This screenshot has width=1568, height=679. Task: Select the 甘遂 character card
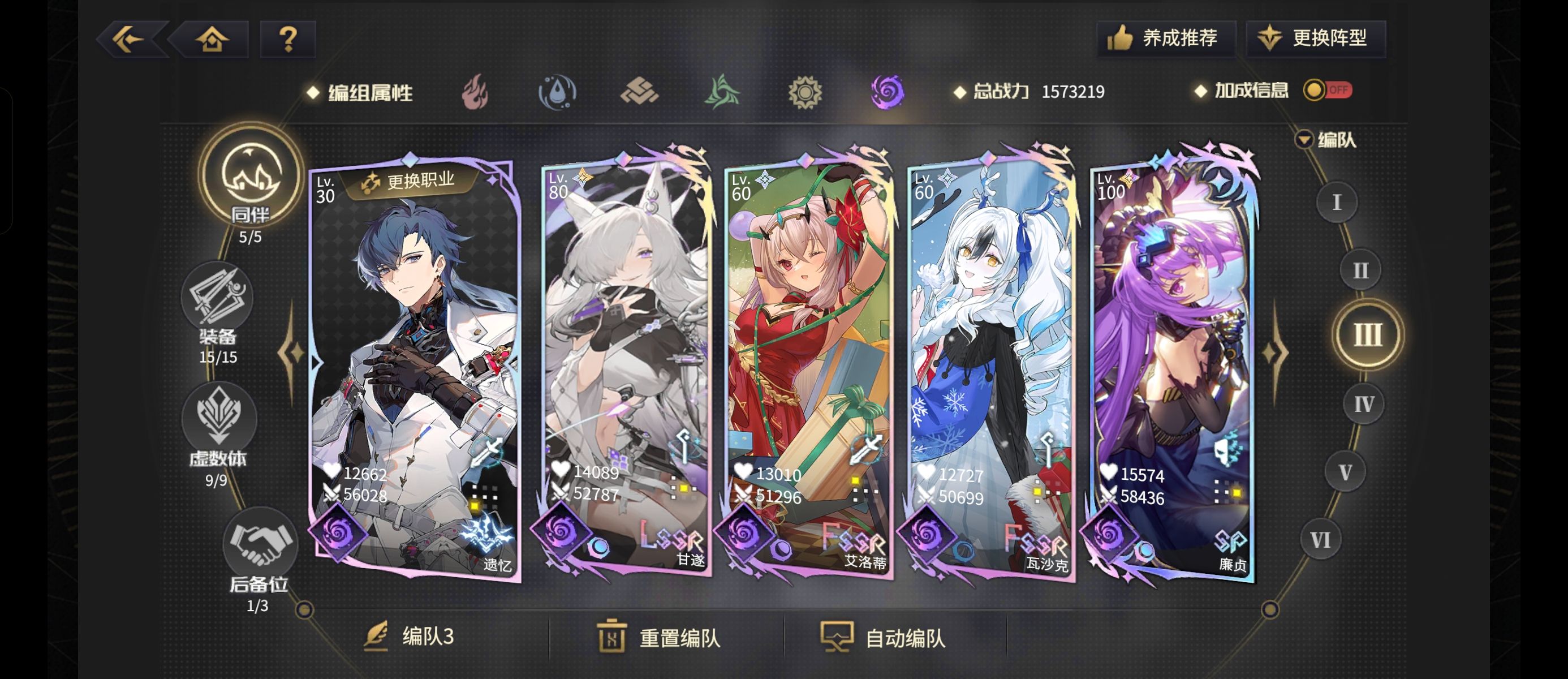pyautogui.click(x=625, y=366)
